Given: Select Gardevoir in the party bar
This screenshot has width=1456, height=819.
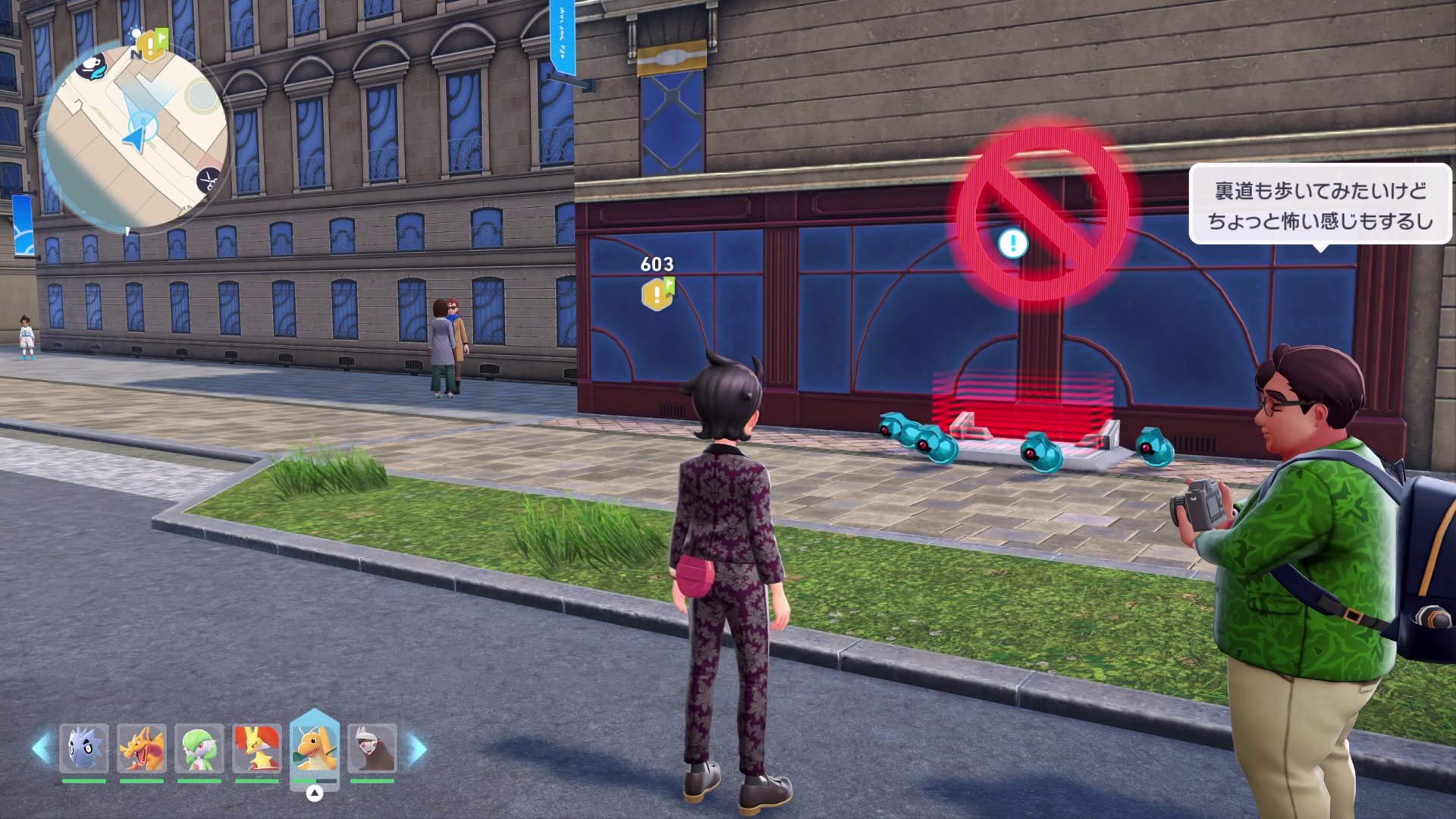Looking at the screenshot, I should pos(199,748).
